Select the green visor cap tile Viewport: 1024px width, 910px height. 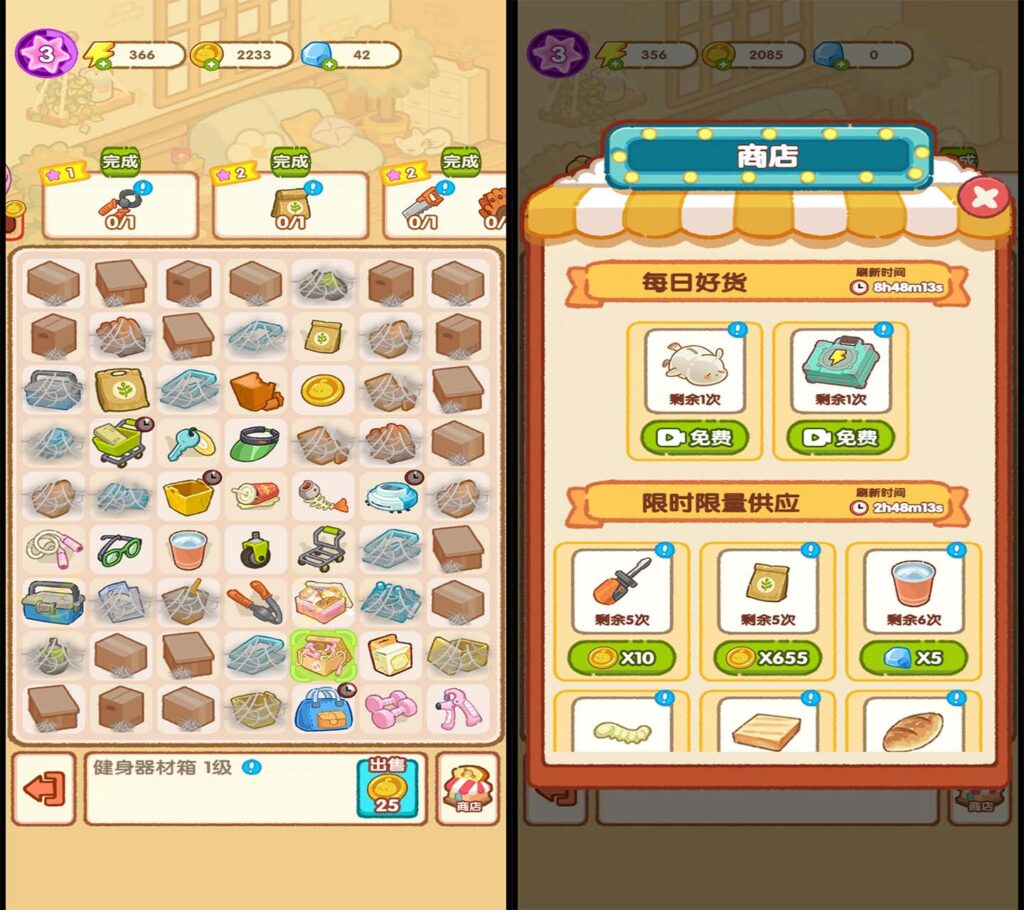click(x=254, y=442)
